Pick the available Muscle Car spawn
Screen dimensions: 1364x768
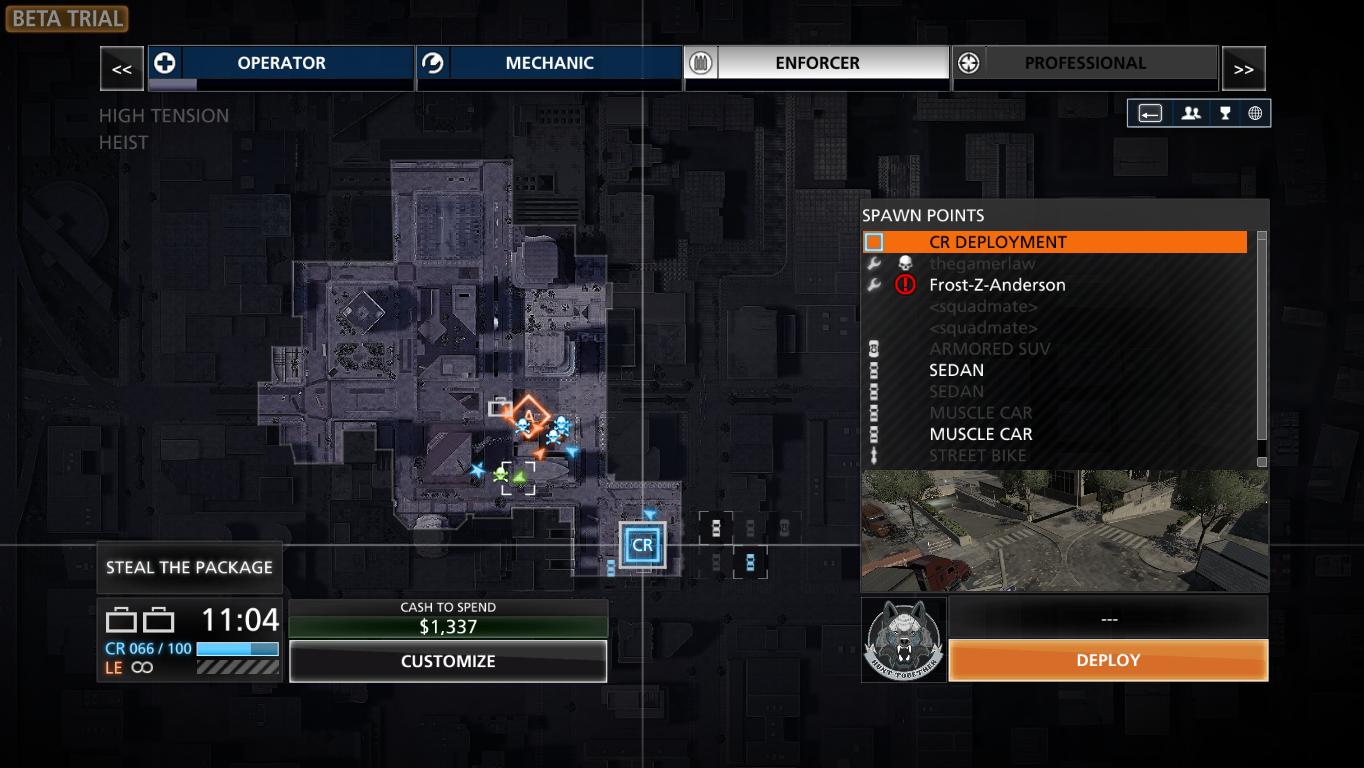[x=981, y=434]
